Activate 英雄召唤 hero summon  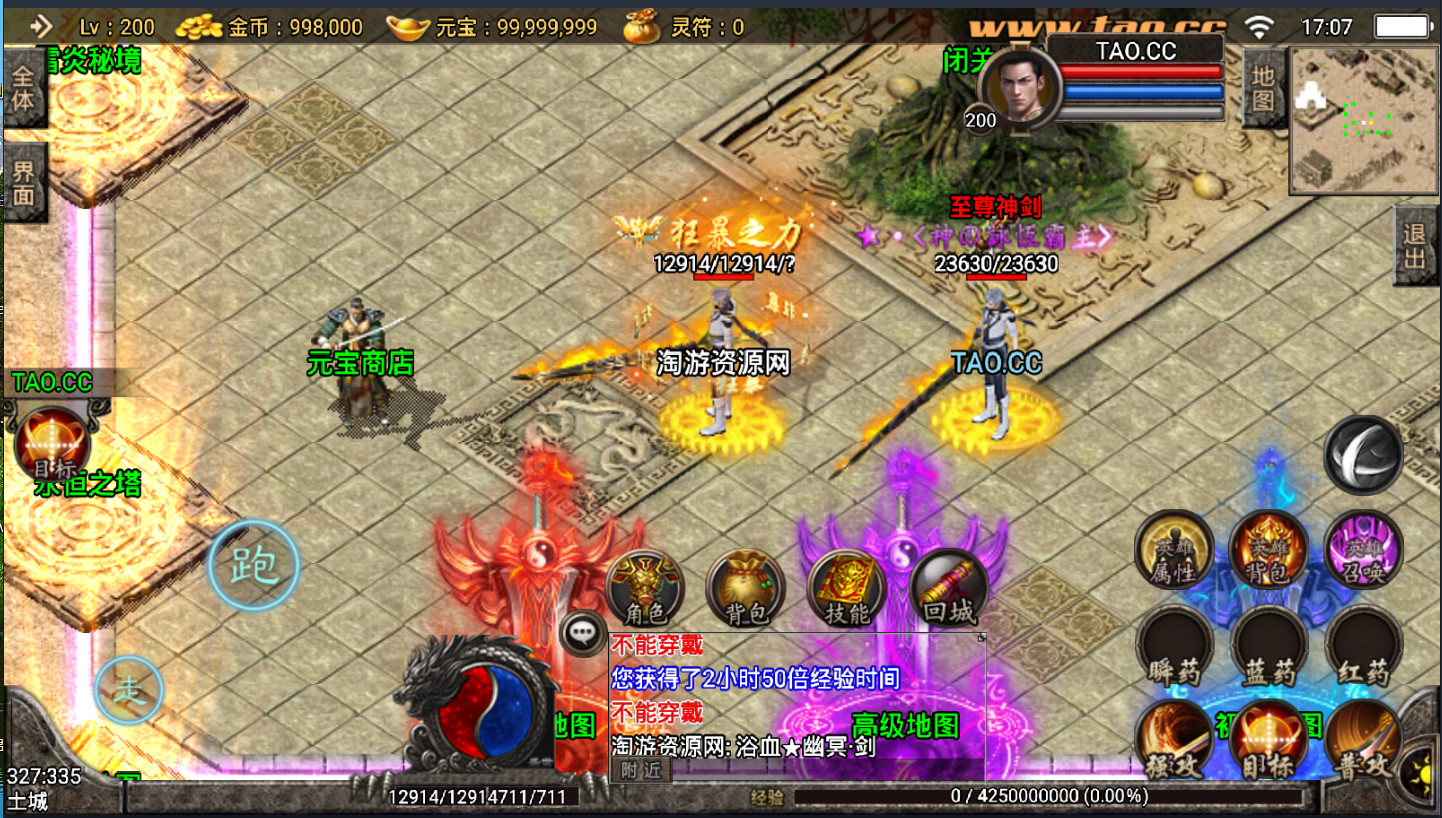(x=1363, y=549)
